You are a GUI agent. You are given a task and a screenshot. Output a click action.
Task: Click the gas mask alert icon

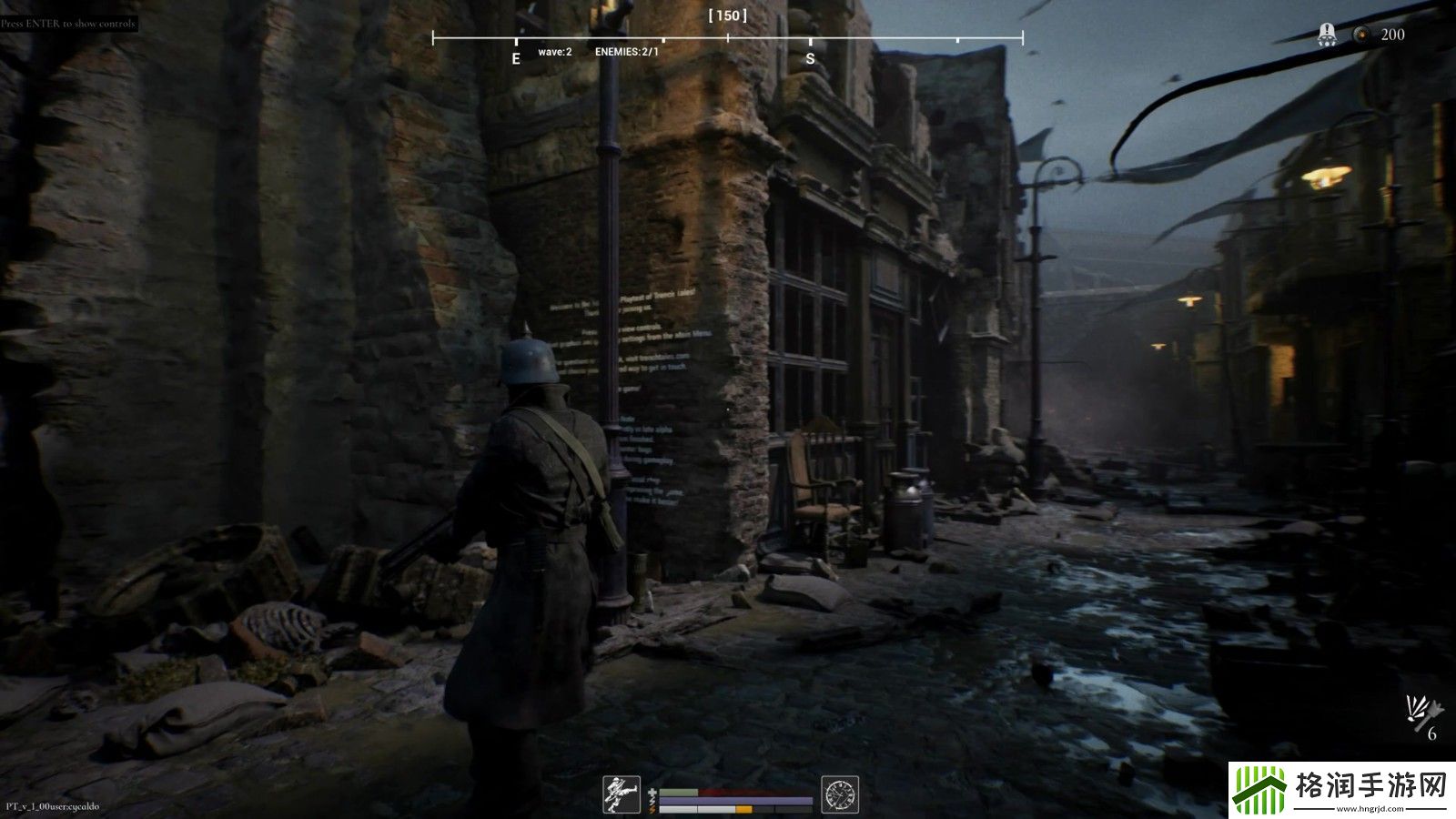[x=1327, y=35]
